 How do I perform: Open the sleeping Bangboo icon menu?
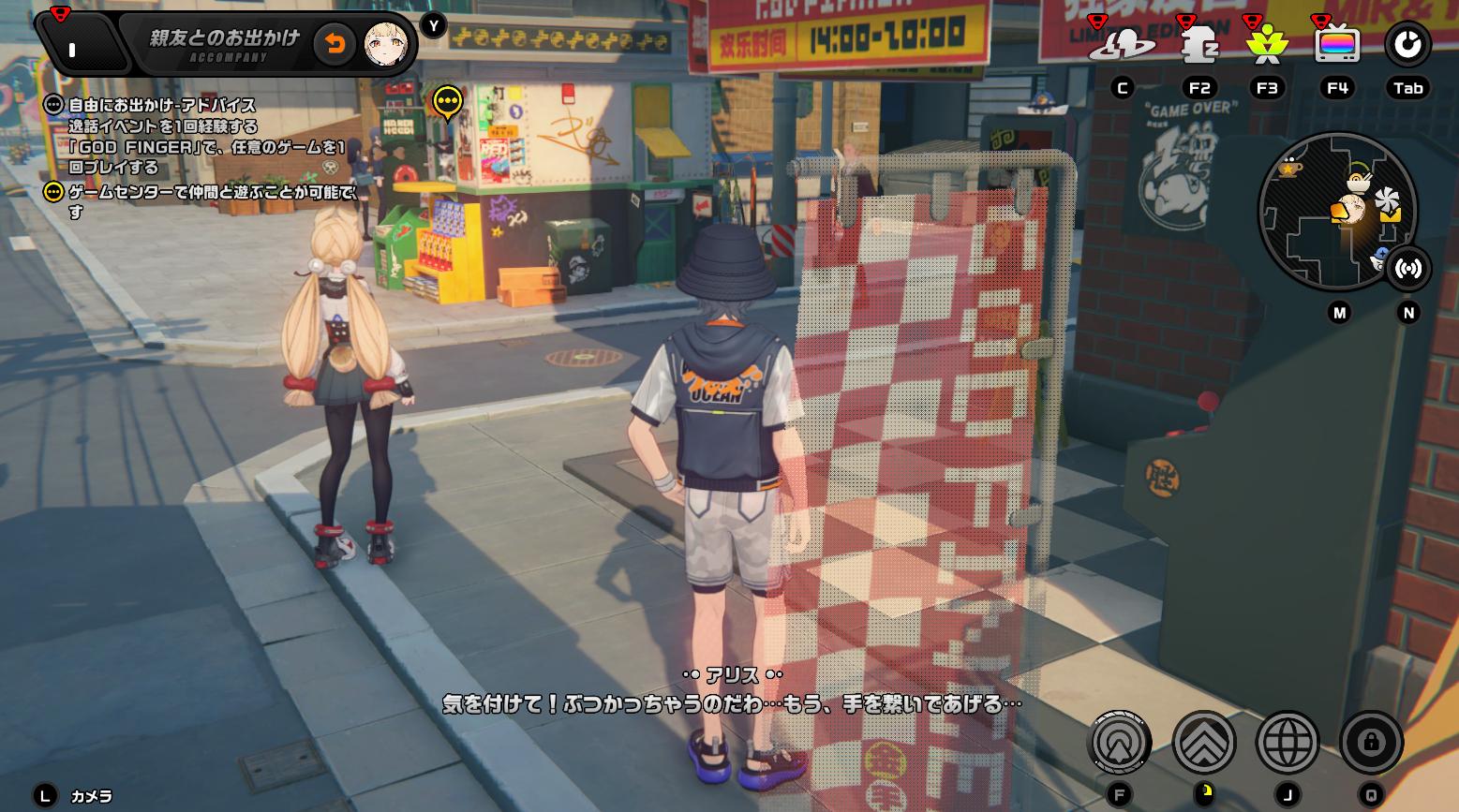1198,44
